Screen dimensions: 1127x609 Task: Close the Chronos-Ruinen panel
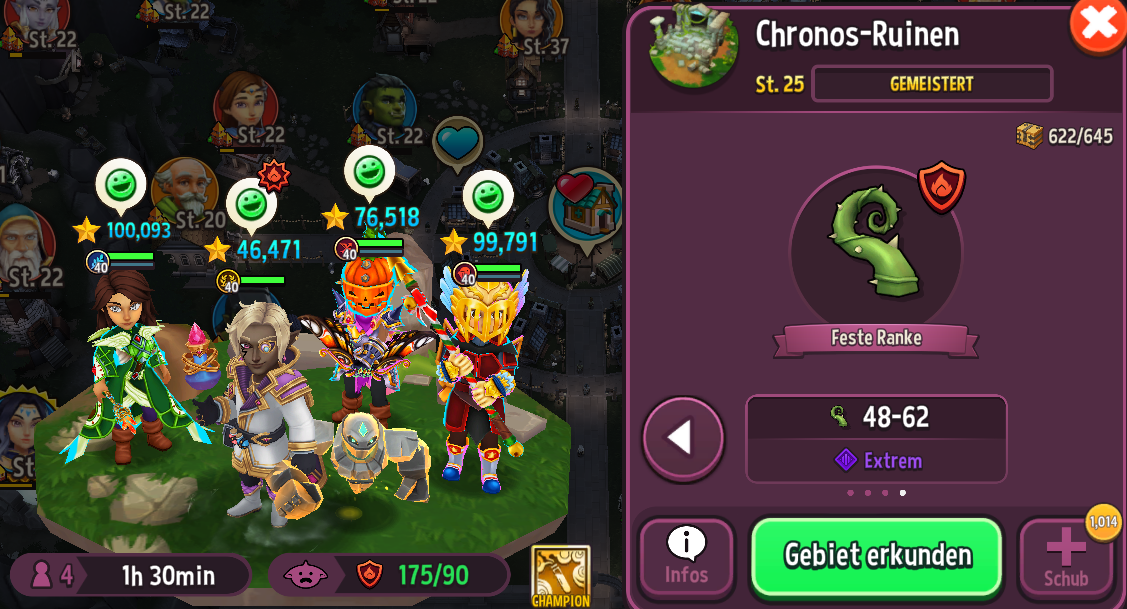1097,23
